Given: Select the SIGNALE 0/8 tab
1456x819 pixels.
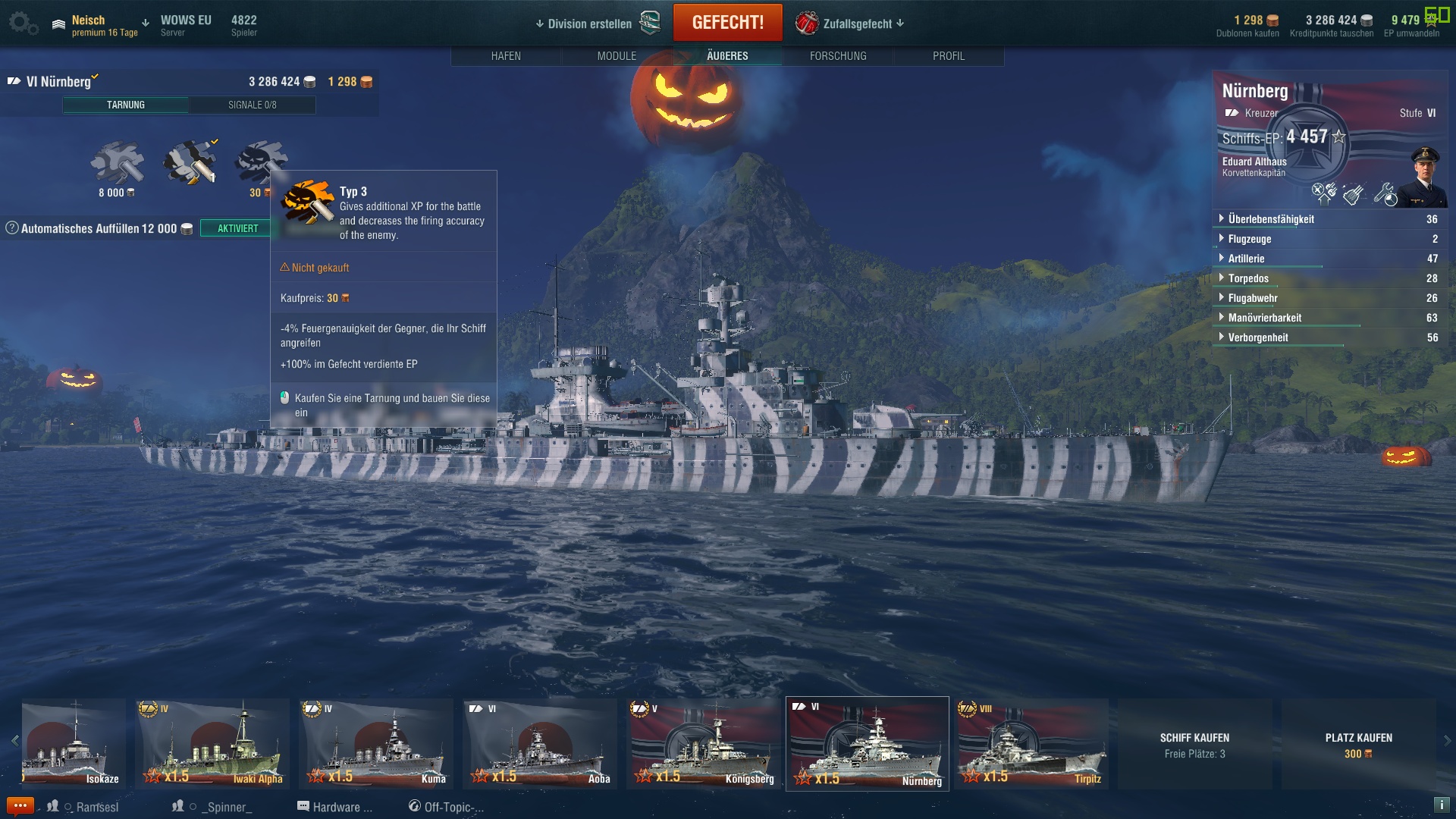Looking at the screenshot, I should [x=252, y=105].
